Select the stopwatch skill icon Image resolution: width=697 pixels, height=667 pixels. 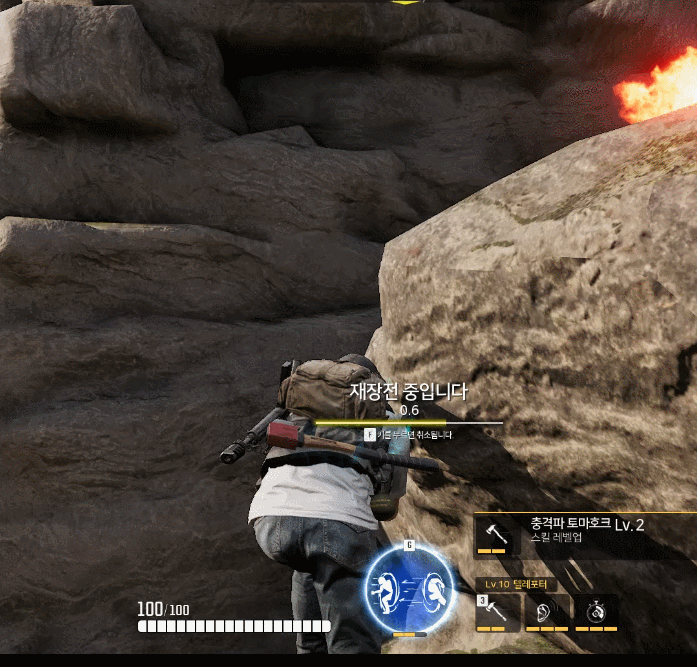point(596,612)
